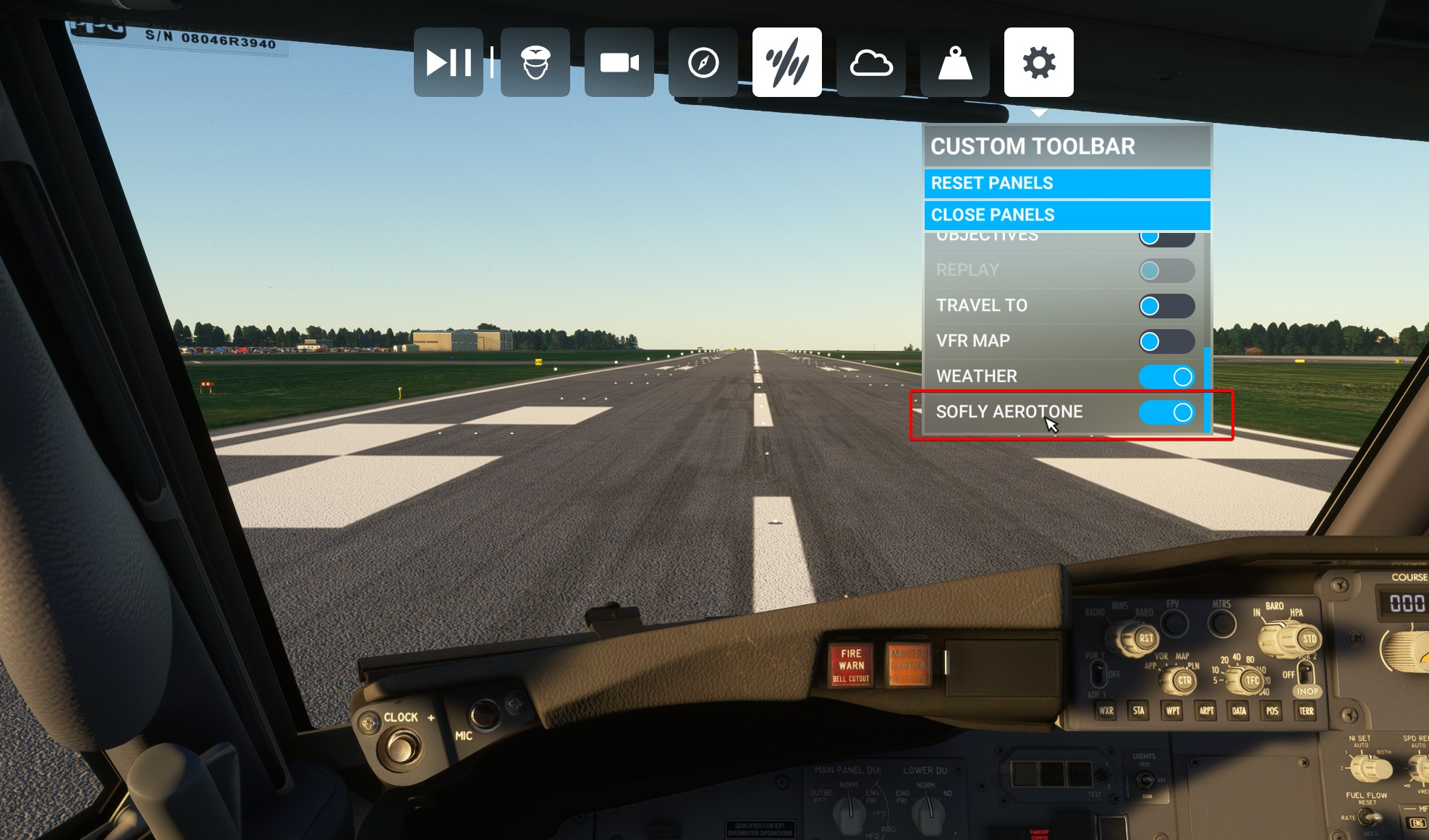Open the ATC pilot headset panel

coord(535,62)
